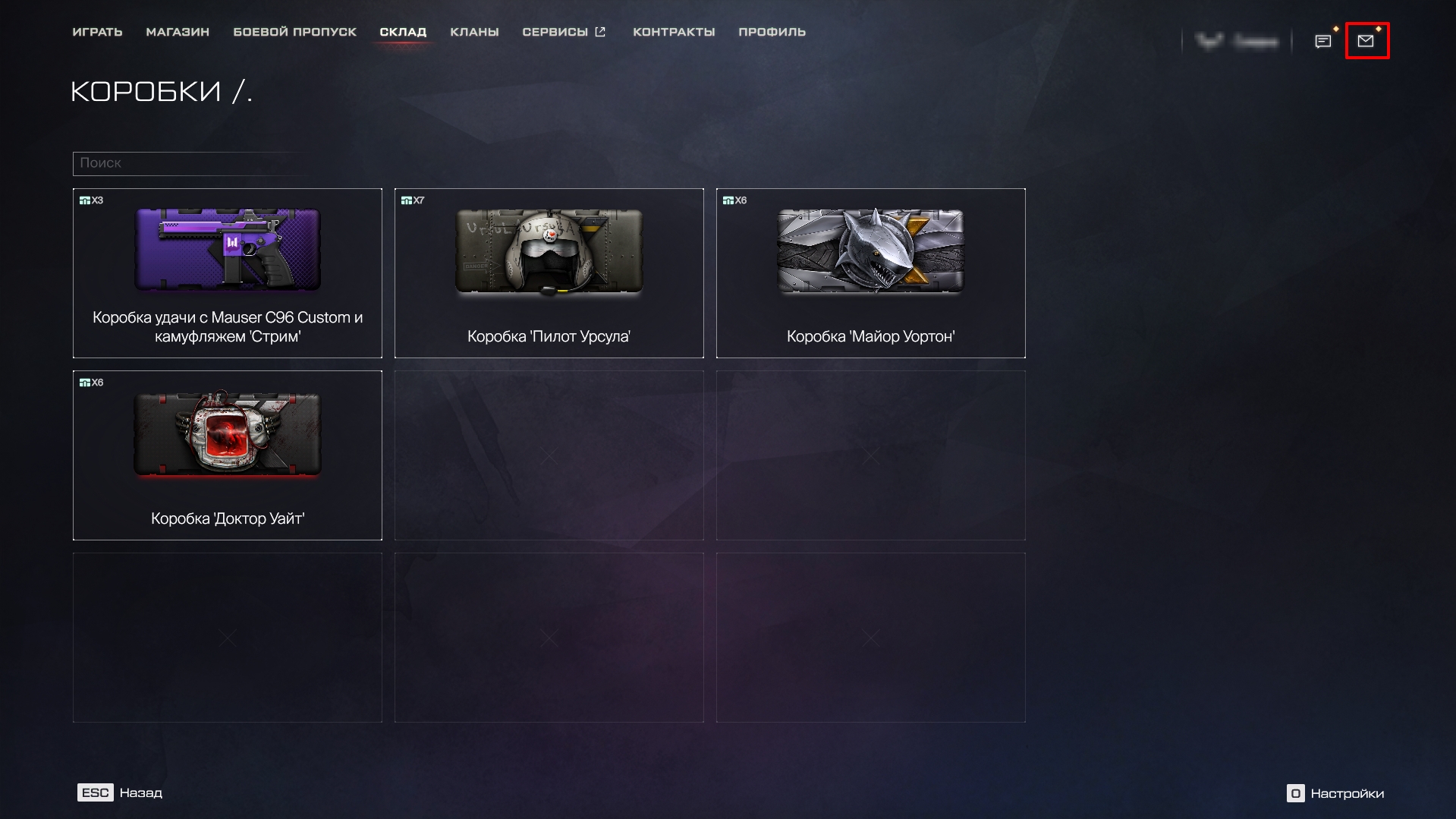Click the Поиск search field
The height and width of the screenshot is (819, 1456).
coord(190,163)
